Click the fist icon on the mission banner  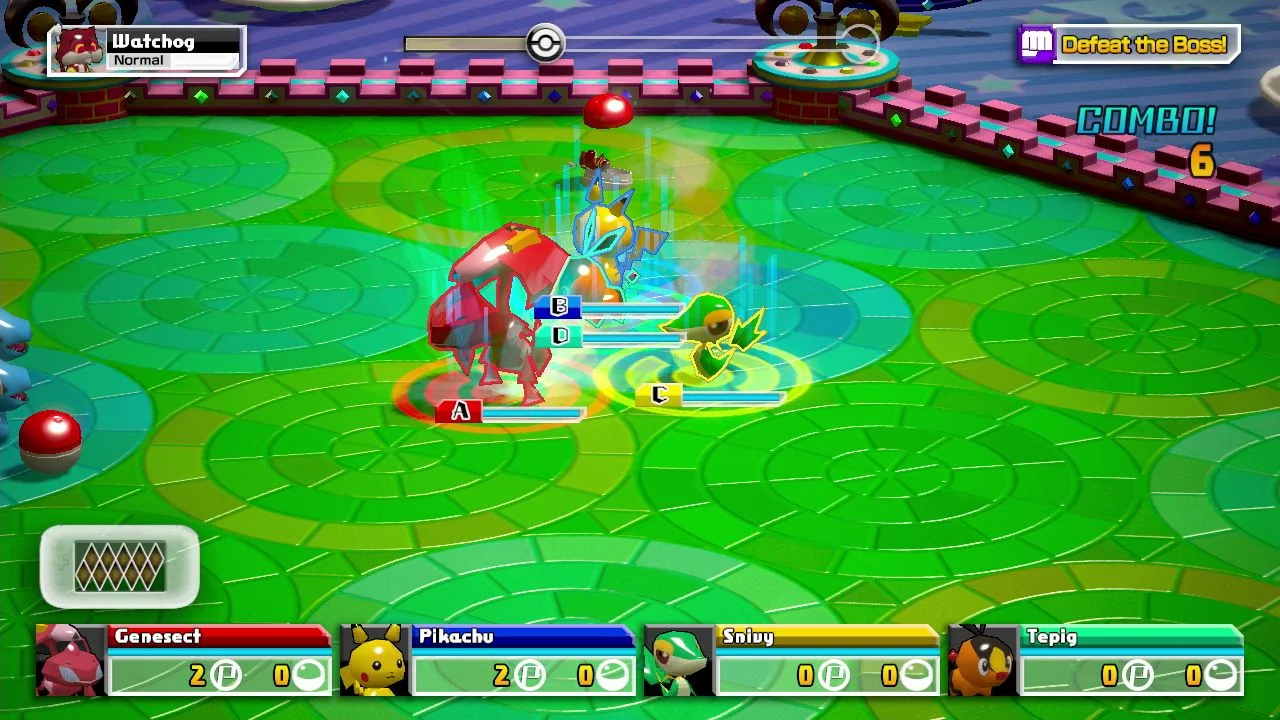click(x=1036, y=44)
